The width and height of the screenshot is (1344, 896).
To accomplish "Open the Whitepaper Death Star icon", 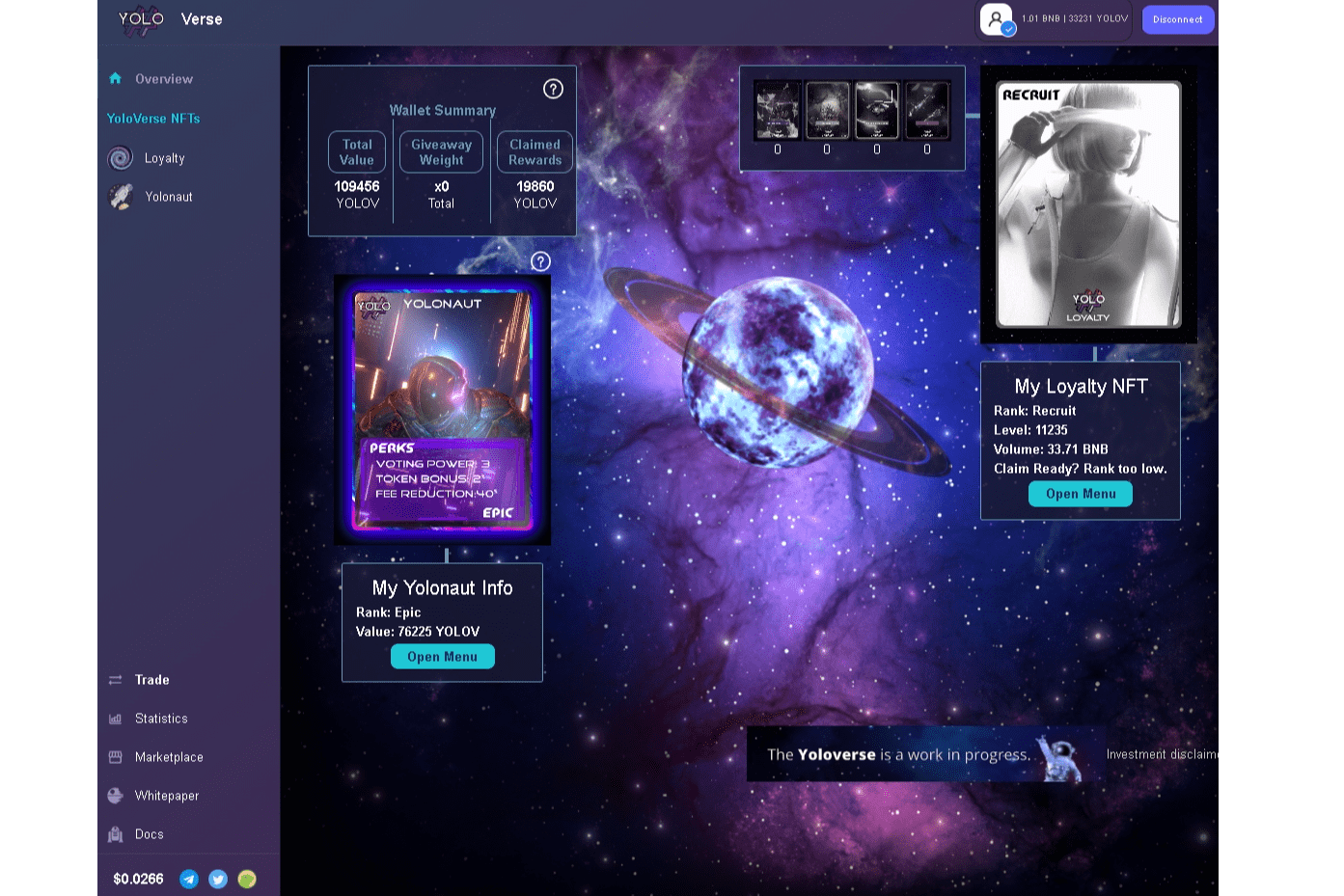I will click(x=116, y=796).
